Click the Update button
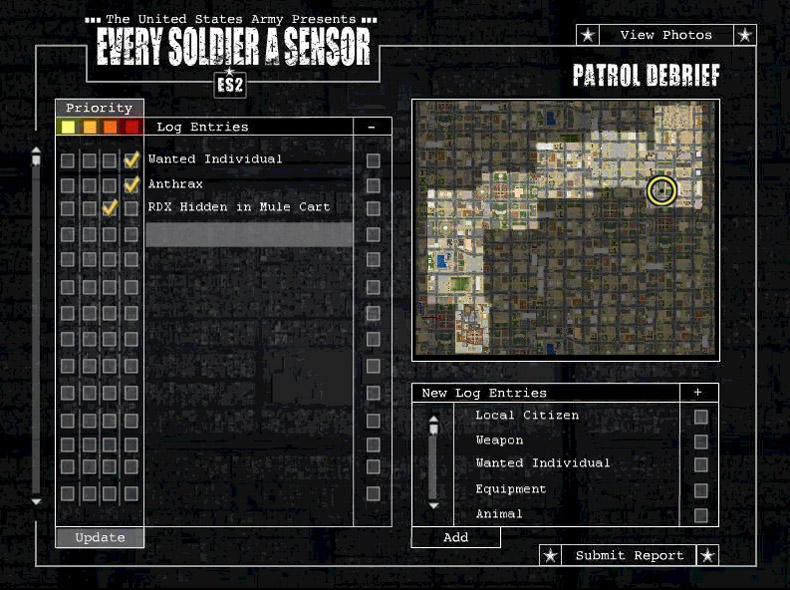The width and height of the screenshot is (790, 590). point(100,537)
